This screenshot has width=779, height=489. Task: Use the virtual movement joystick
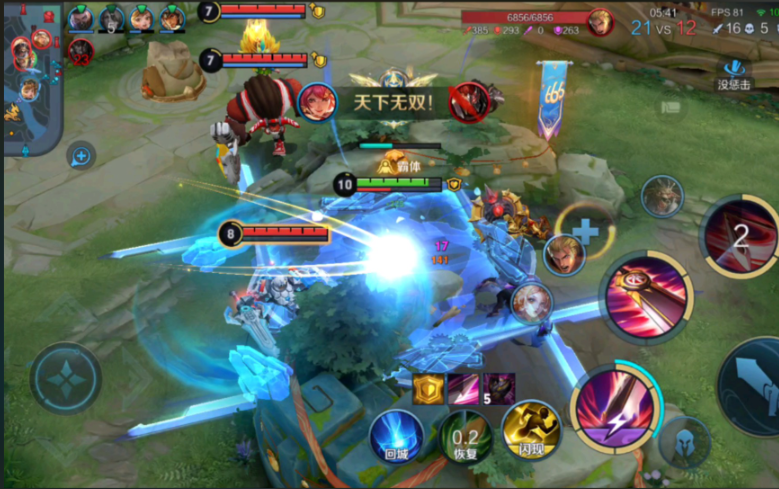66,383
